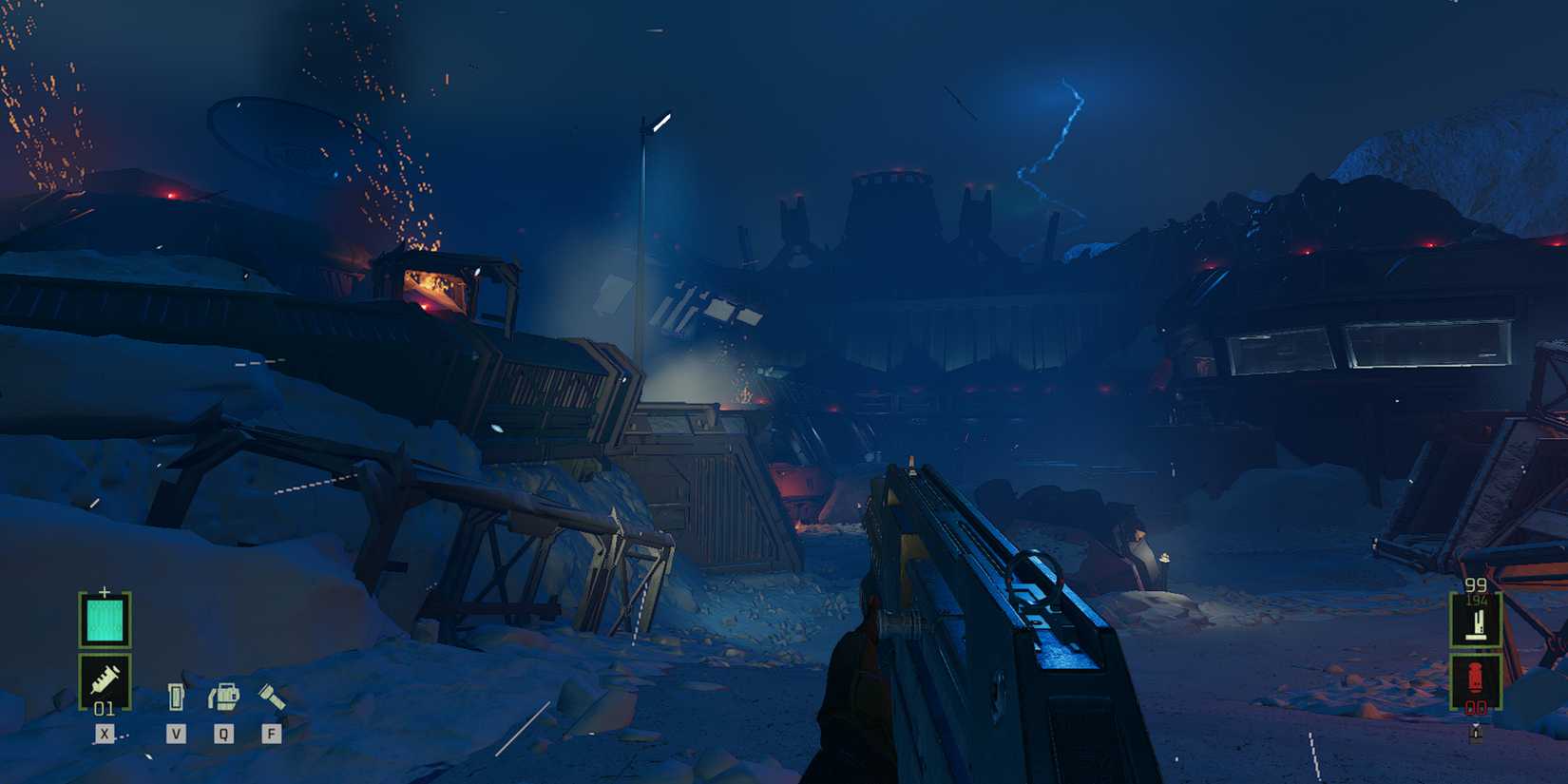Click the V keybind badge

(x=176, y=733)
